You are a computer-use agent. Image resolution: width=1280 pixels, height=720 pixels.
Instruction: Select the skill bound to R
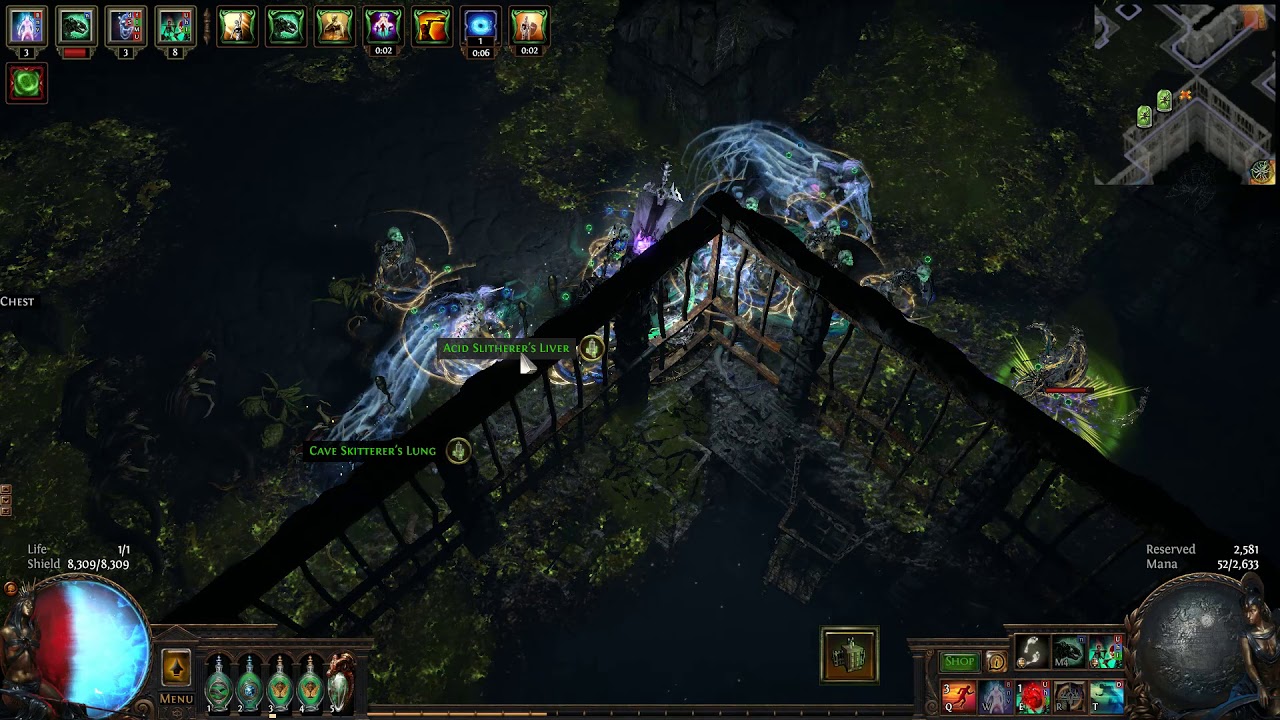(x=1069, y=695)
